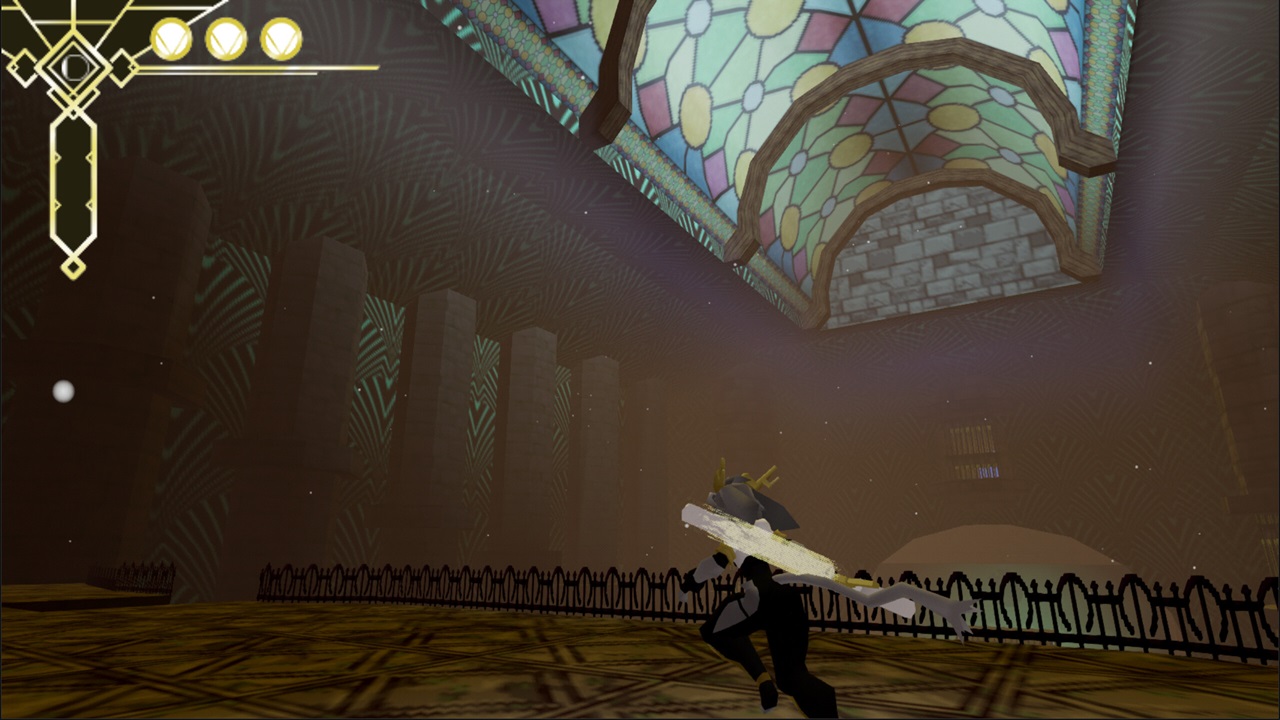Viewport: 1280px width, 720px height.
Task: Click the first health orb icon
Action: (x=170, y=38)
